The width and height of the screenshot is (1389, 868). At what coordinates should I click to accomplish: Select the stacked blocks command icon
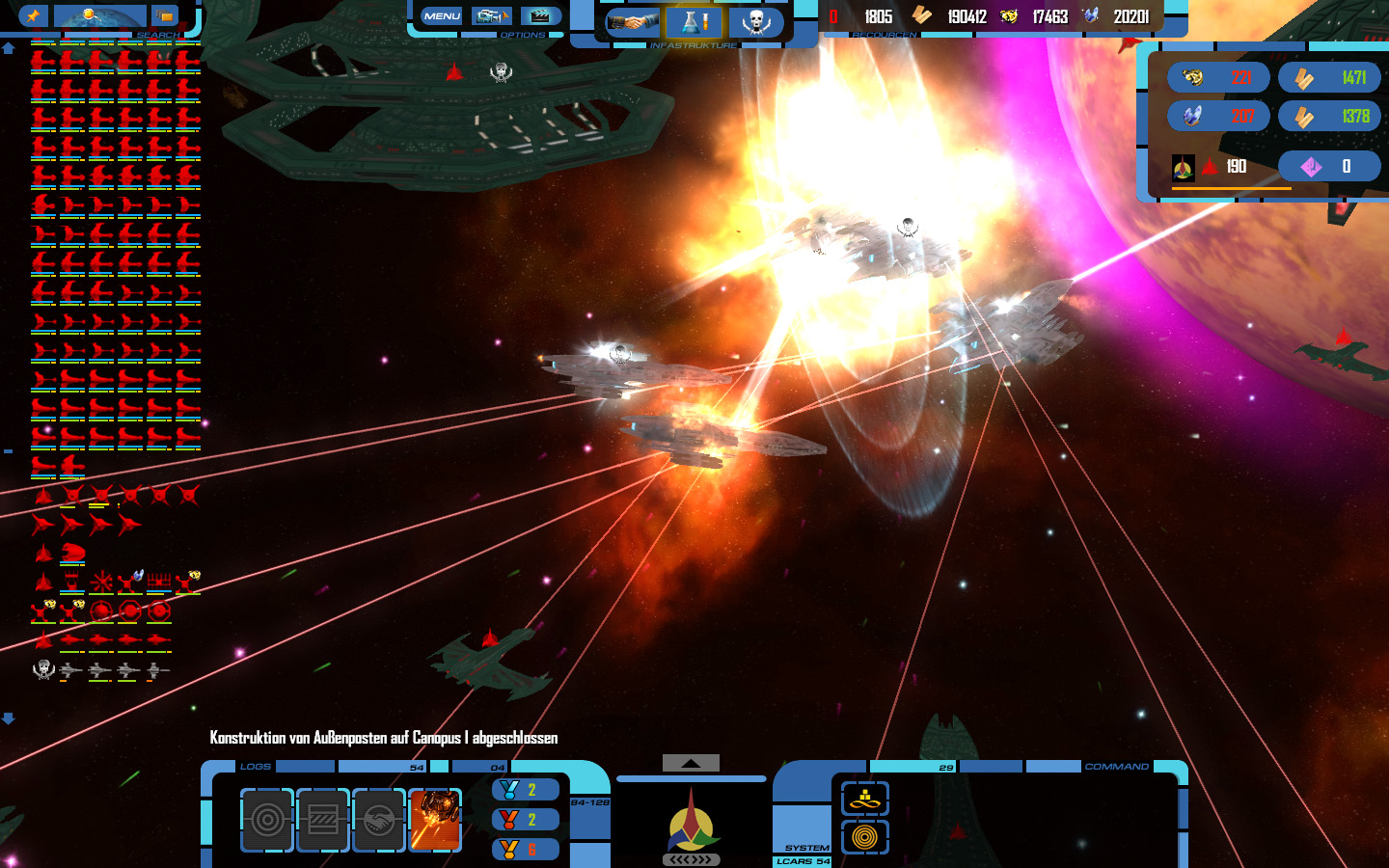pos(865,799)
